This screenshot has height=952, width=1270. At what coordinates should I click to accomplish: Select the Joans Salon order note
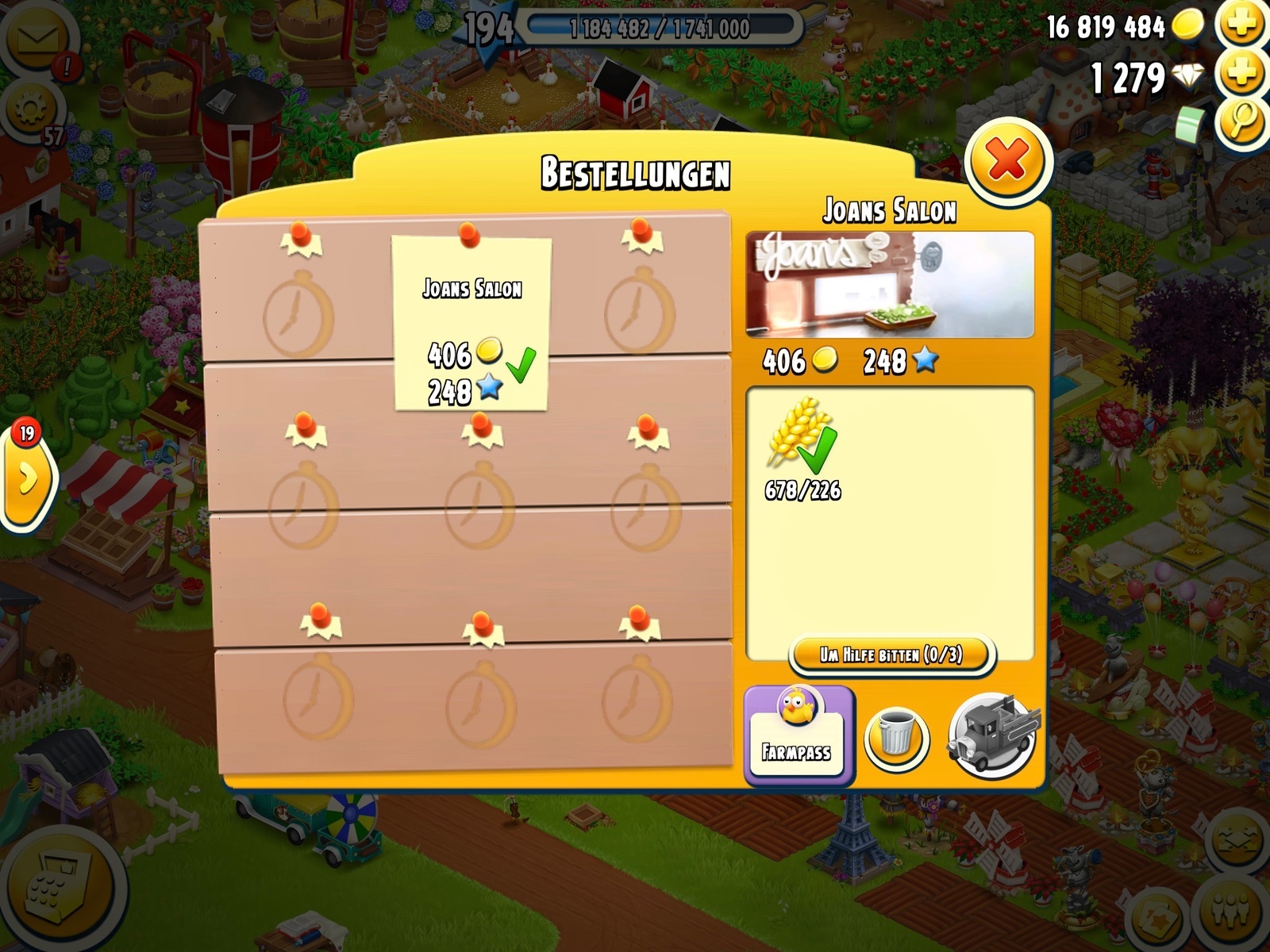pos(472,324)
